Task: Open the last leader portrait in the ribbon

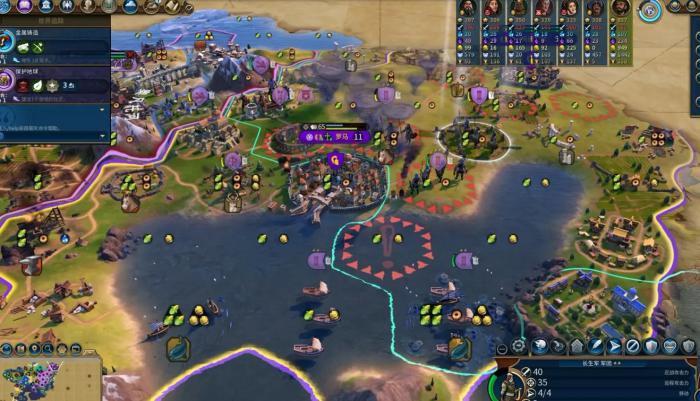Action: point(620,8)
